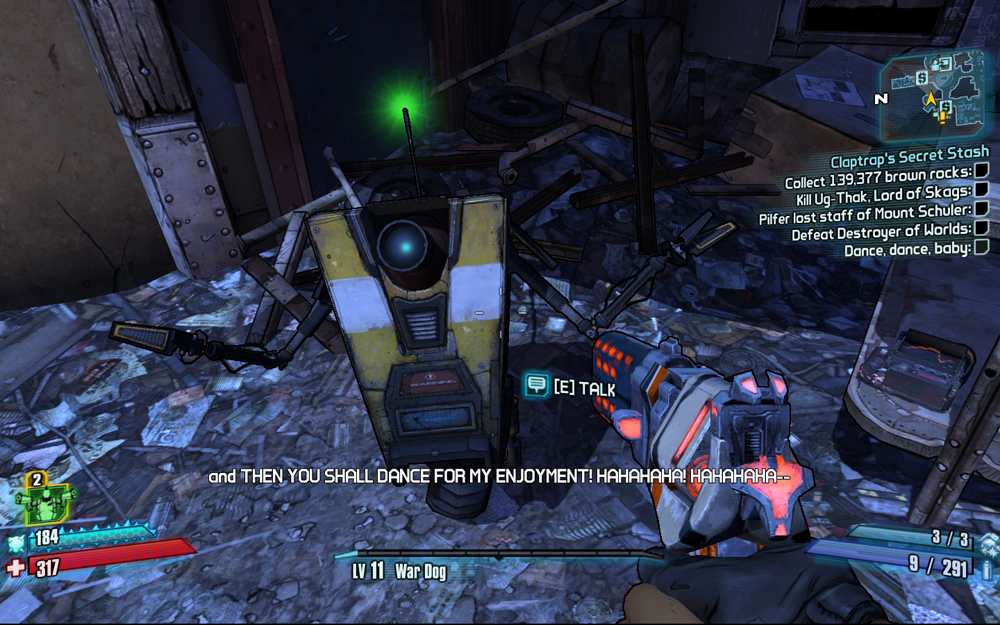
Task: Select the Claptrap's Secret Stash mission title
Action: click(909, 161)
